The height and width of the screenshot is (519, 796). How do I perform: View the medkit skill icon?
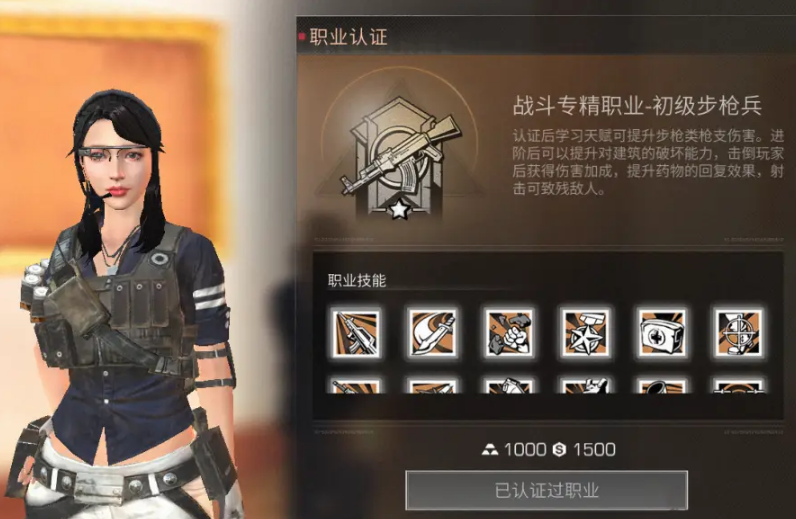pos(662,333)
